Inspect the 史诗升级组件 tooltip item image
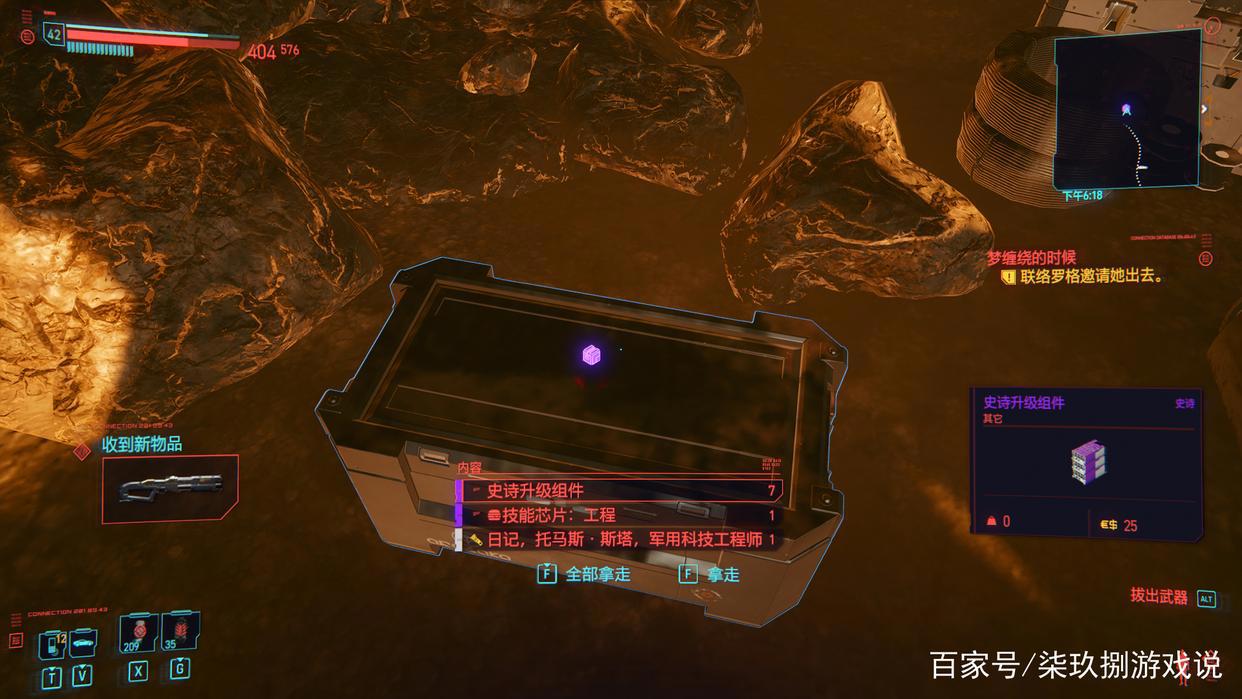Viewport: 1242px width, 699px height. 1087,460
